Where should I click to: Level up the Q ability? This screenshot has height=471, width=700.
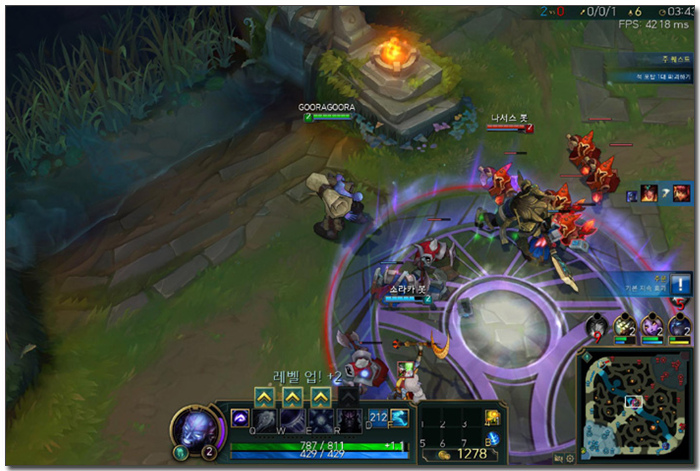263,397
